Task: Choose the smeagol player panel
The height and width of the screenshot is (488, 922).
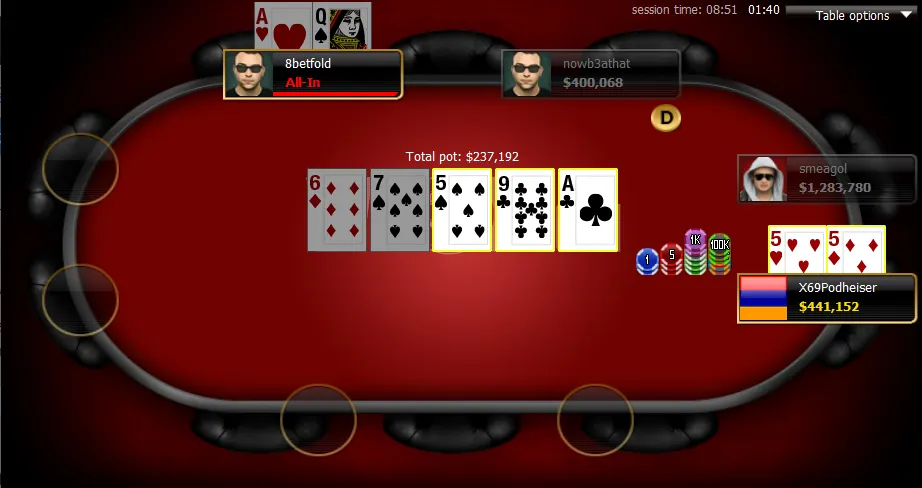Action: coord(827,179)
